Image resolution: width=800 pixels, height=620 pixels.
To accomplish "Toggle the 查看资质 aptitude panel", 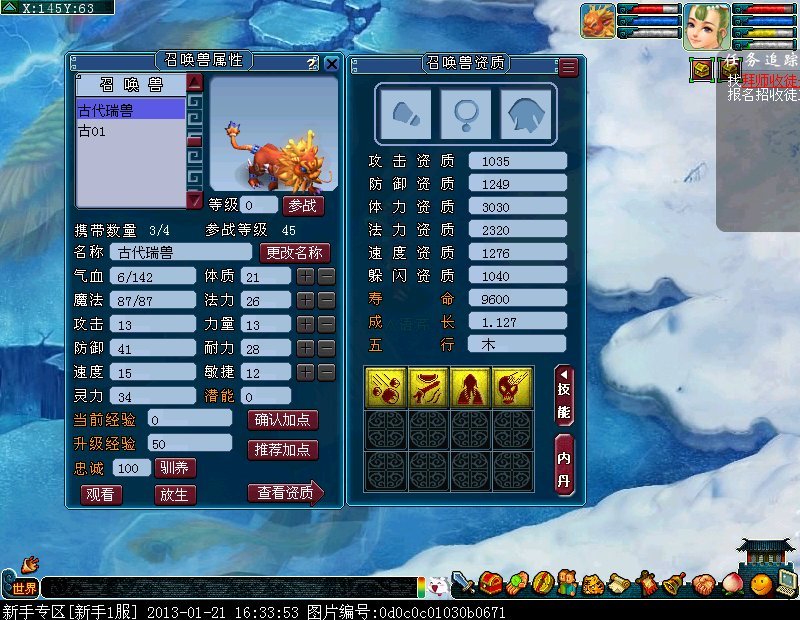I will 285,492.
